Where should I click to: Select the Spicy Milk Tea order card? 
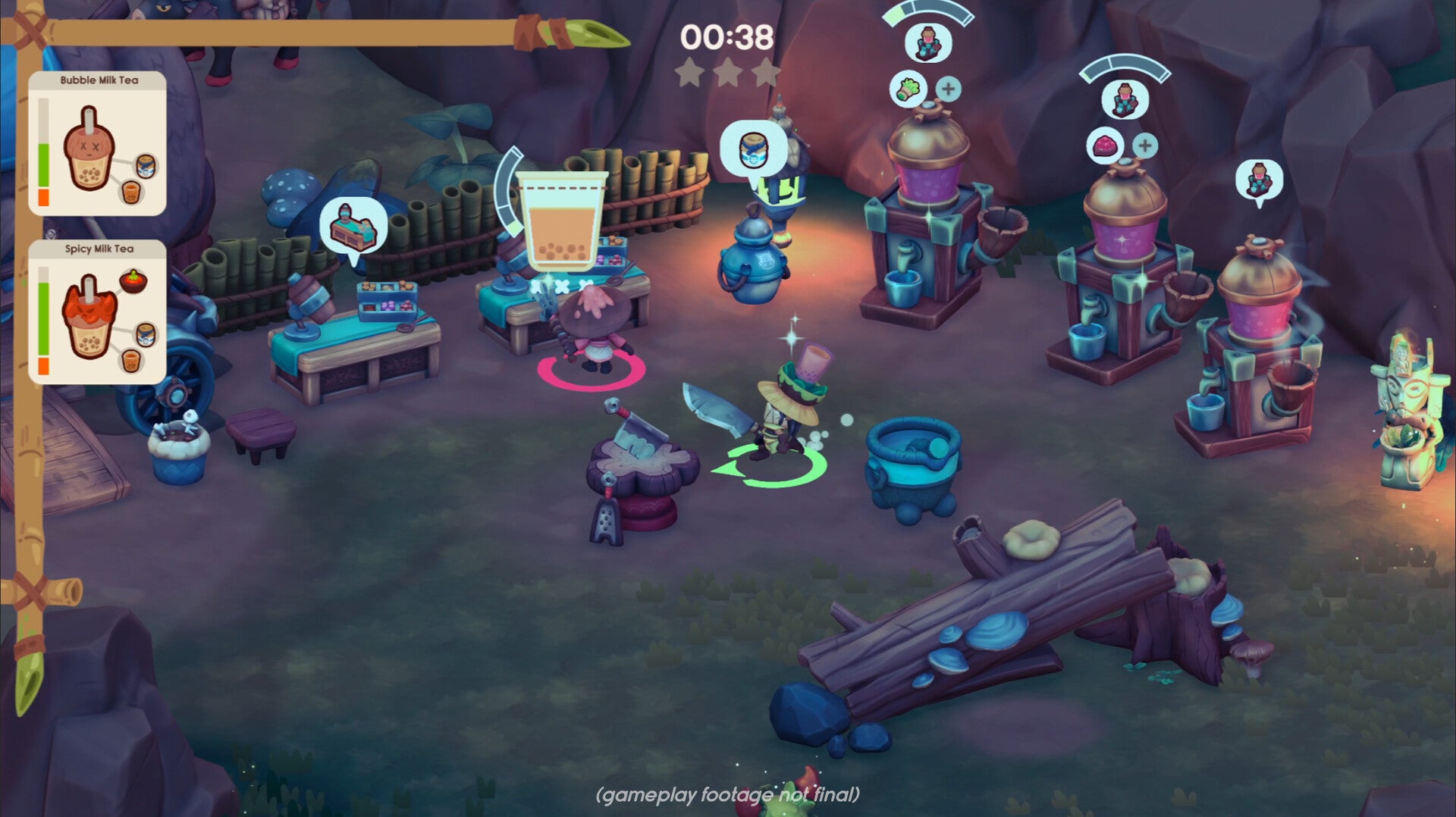(97, 312)
